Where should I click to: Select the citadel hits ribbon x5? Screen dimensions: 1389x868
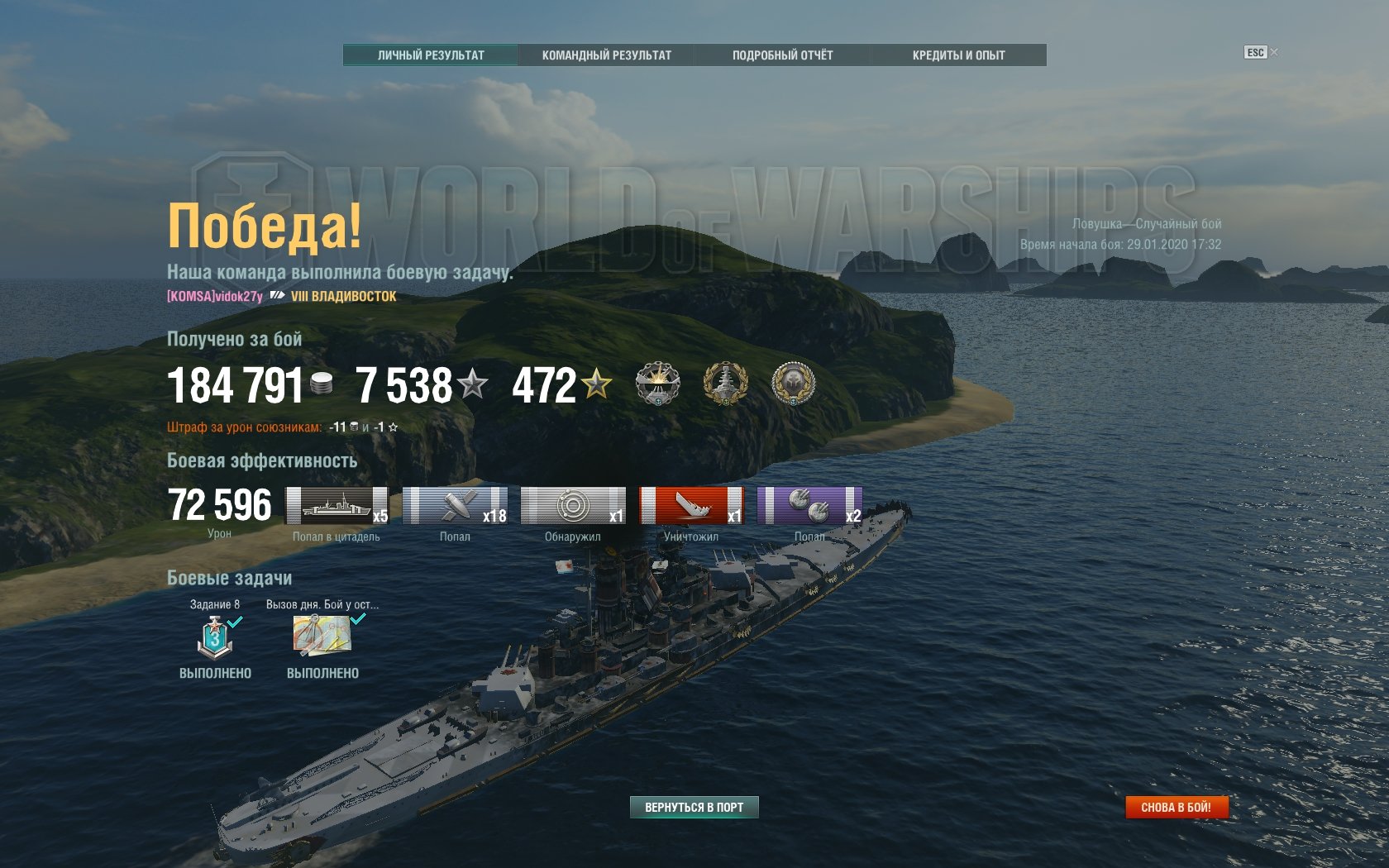click(337, 506)
